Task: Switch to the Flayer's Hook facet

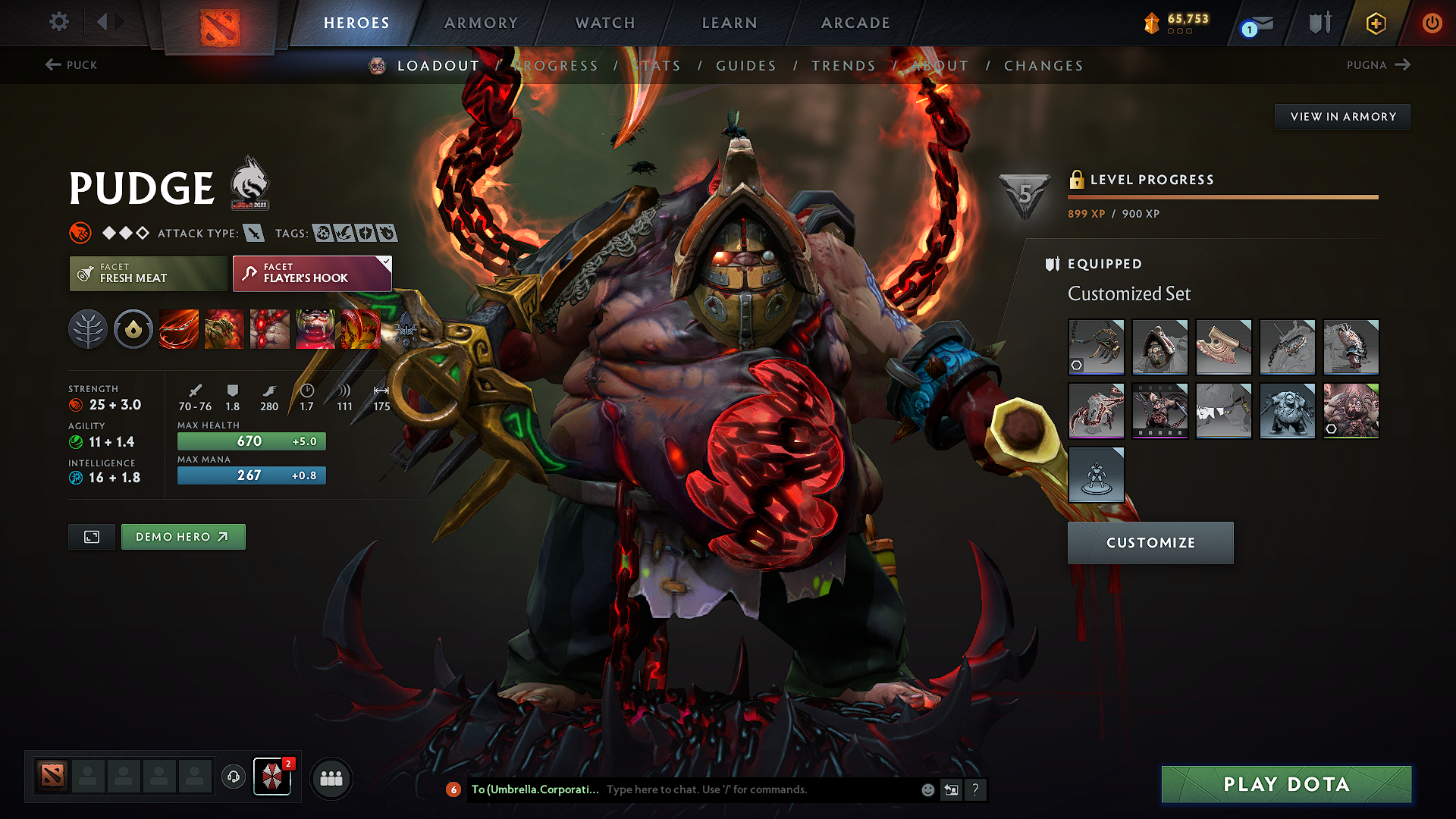Action: click(x=311, y=274)
